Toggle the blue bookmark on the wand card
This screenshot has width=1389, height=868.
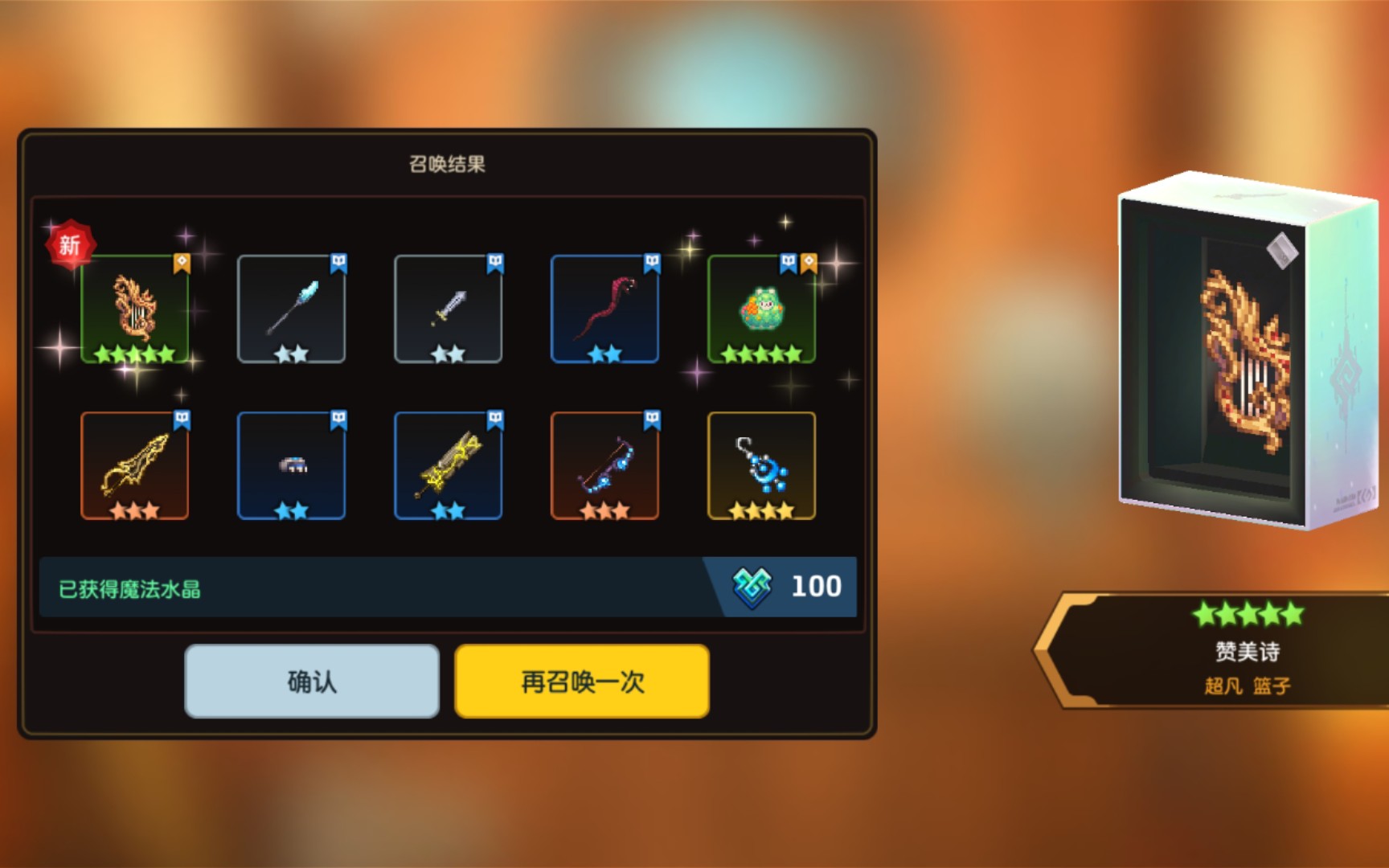(x=338, y=260)
